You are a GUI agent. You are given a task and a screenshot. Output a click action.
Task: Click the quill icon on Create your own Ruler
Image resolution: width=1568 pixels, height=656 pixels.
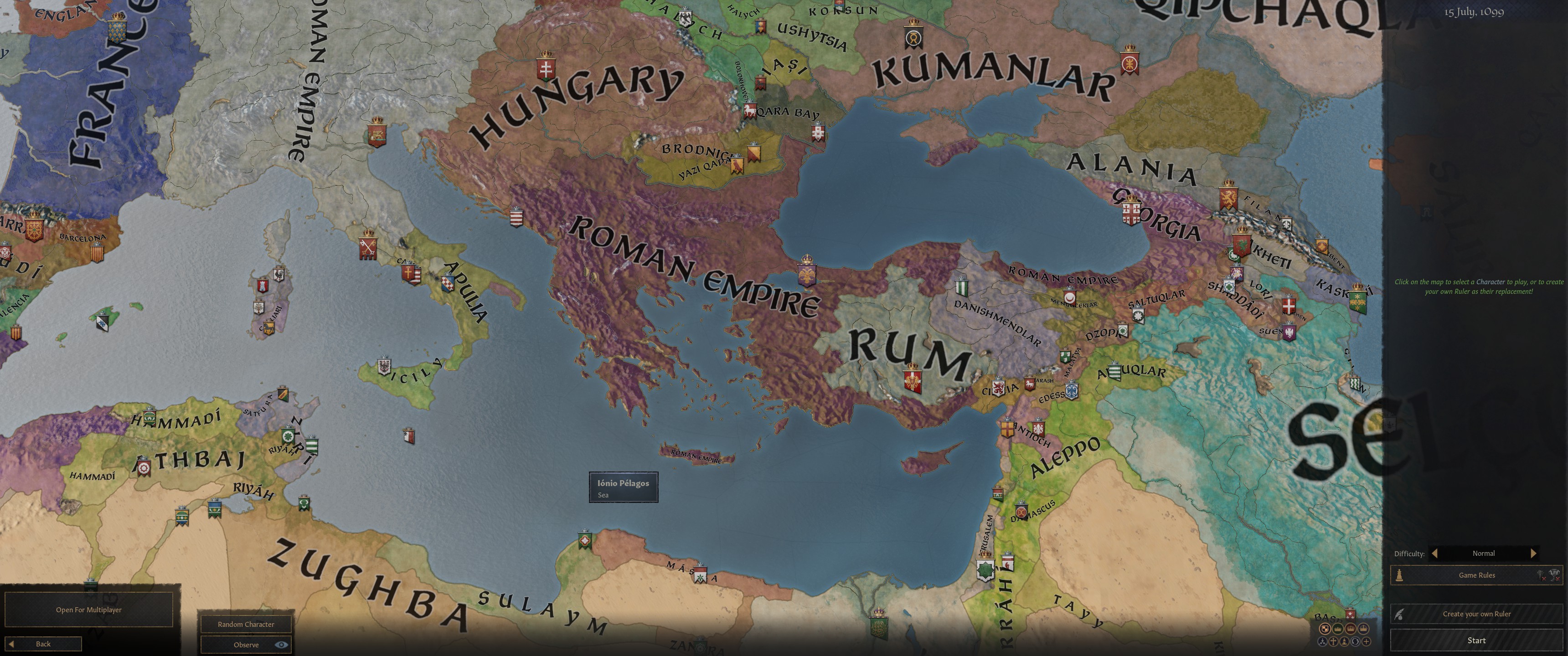pyautogui.click(x=1399, y=615)
